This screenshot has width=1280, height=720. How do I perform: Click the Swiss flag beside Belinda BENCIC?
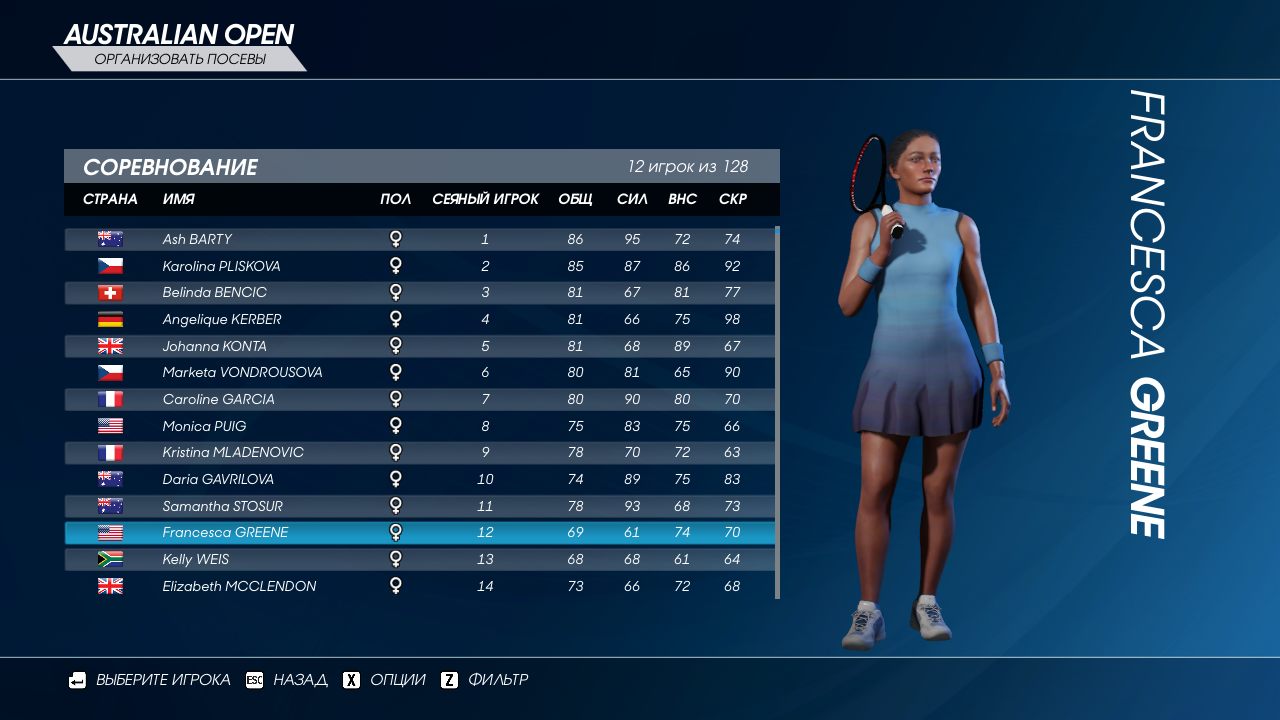(x=110, y=292)
